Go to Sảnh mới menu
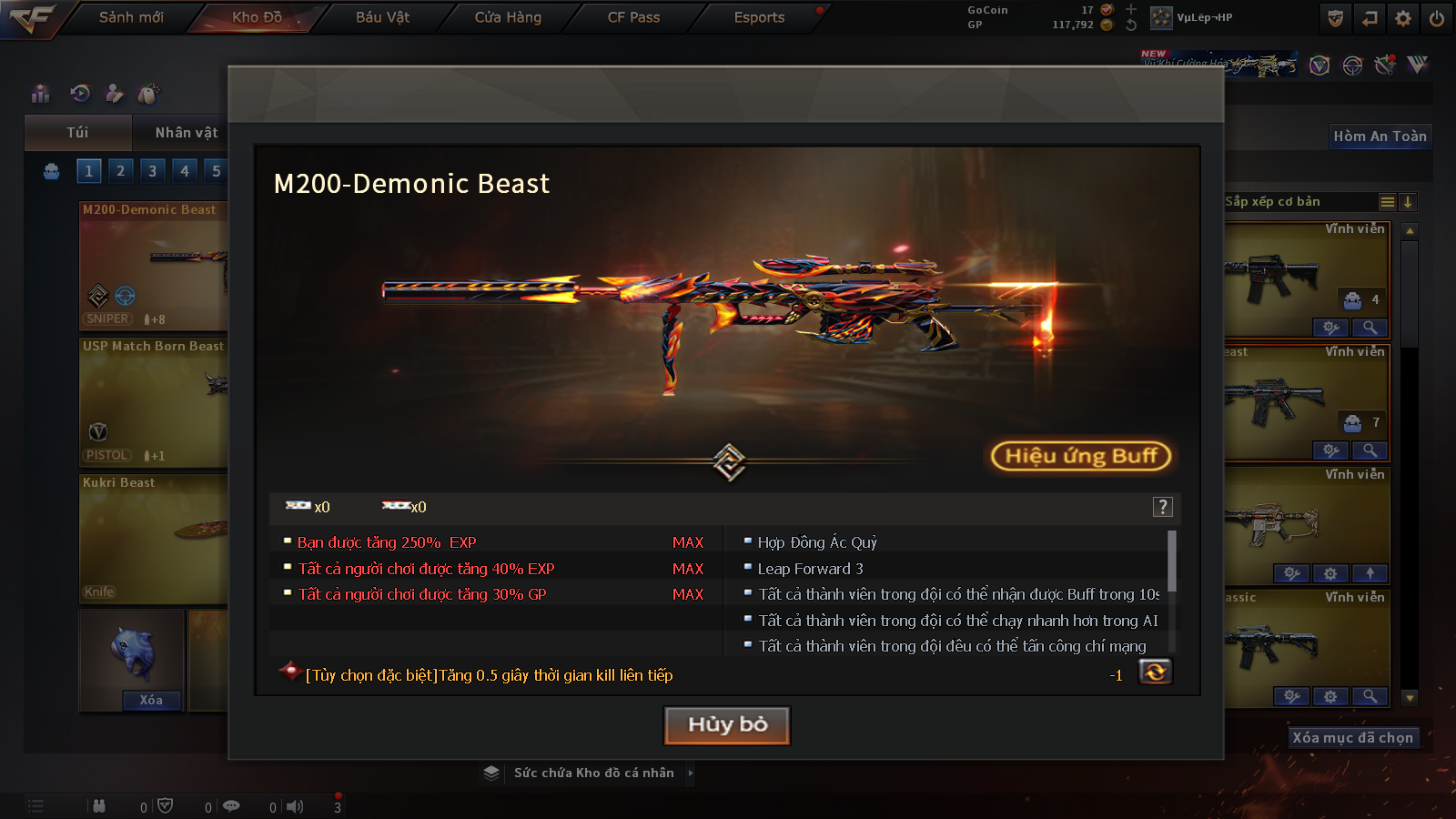The width and height of the screenshot is (1456, 819). (131, 17)
